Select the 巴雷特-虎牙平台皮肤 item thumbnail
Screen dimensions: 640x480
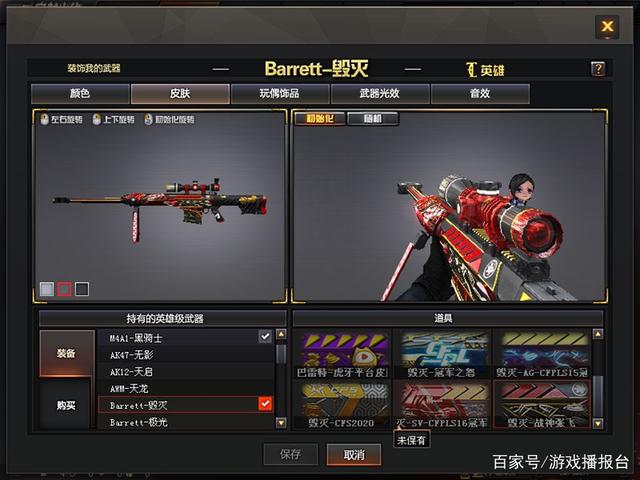(341, 354)
